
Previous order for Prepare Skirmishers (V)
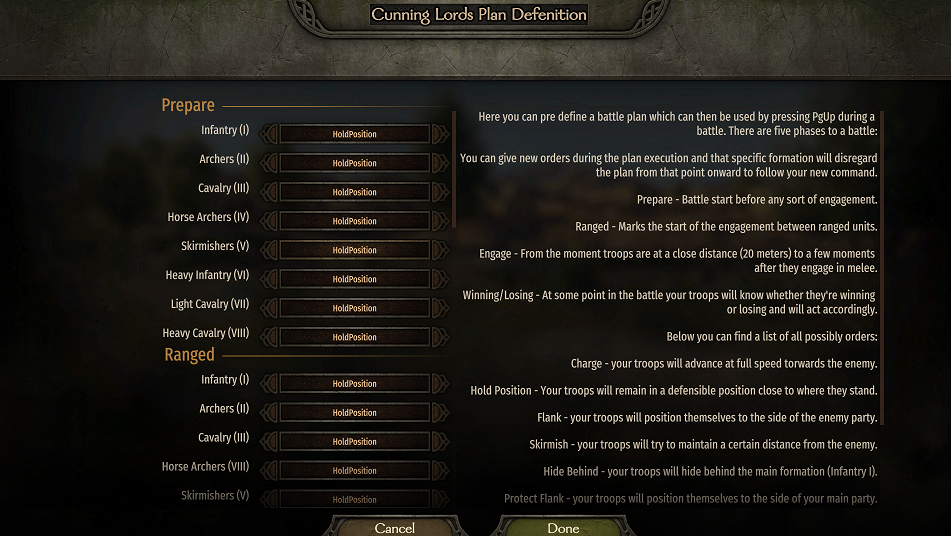point(269,250)
